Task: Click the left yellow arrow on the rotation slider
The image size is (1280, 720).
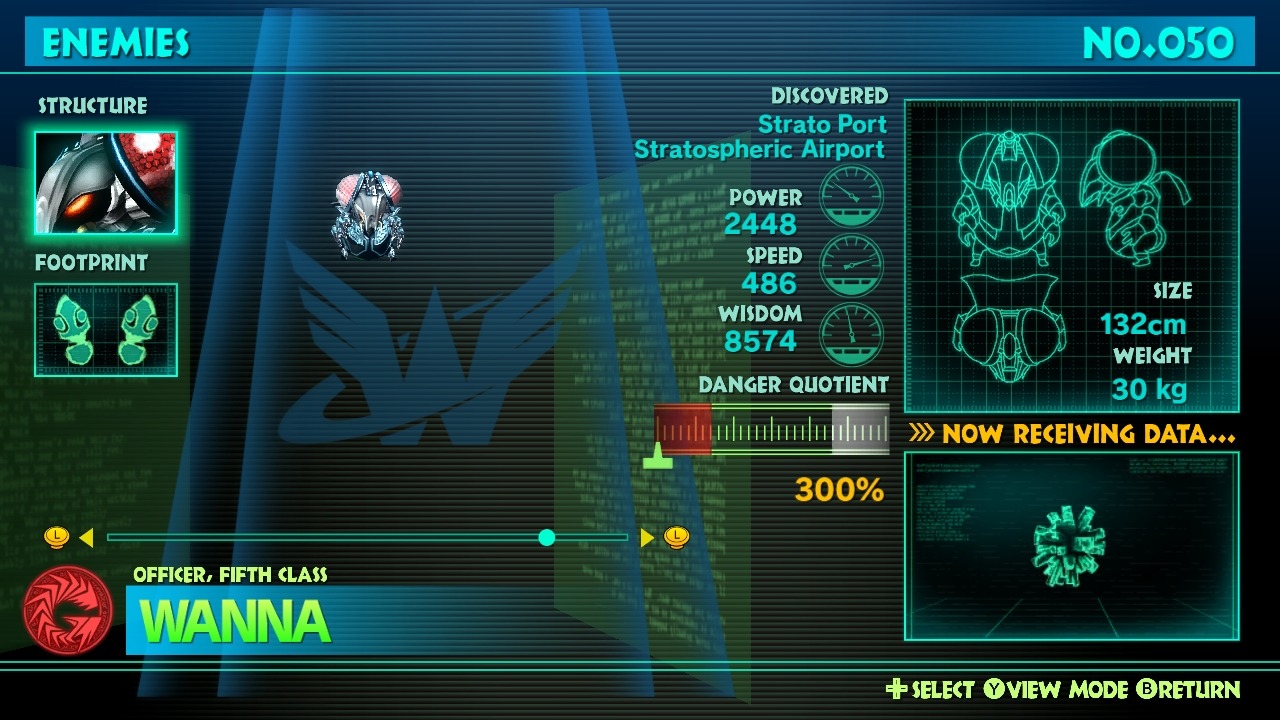Action: 86,538
